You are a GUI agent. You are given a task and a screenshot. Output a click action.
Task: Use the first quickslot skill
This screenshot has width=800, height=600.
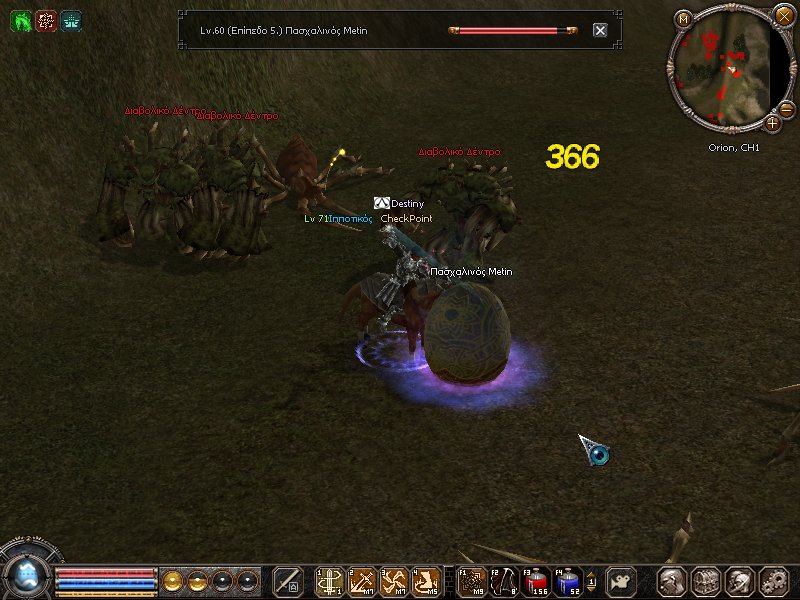click(329, 581)
